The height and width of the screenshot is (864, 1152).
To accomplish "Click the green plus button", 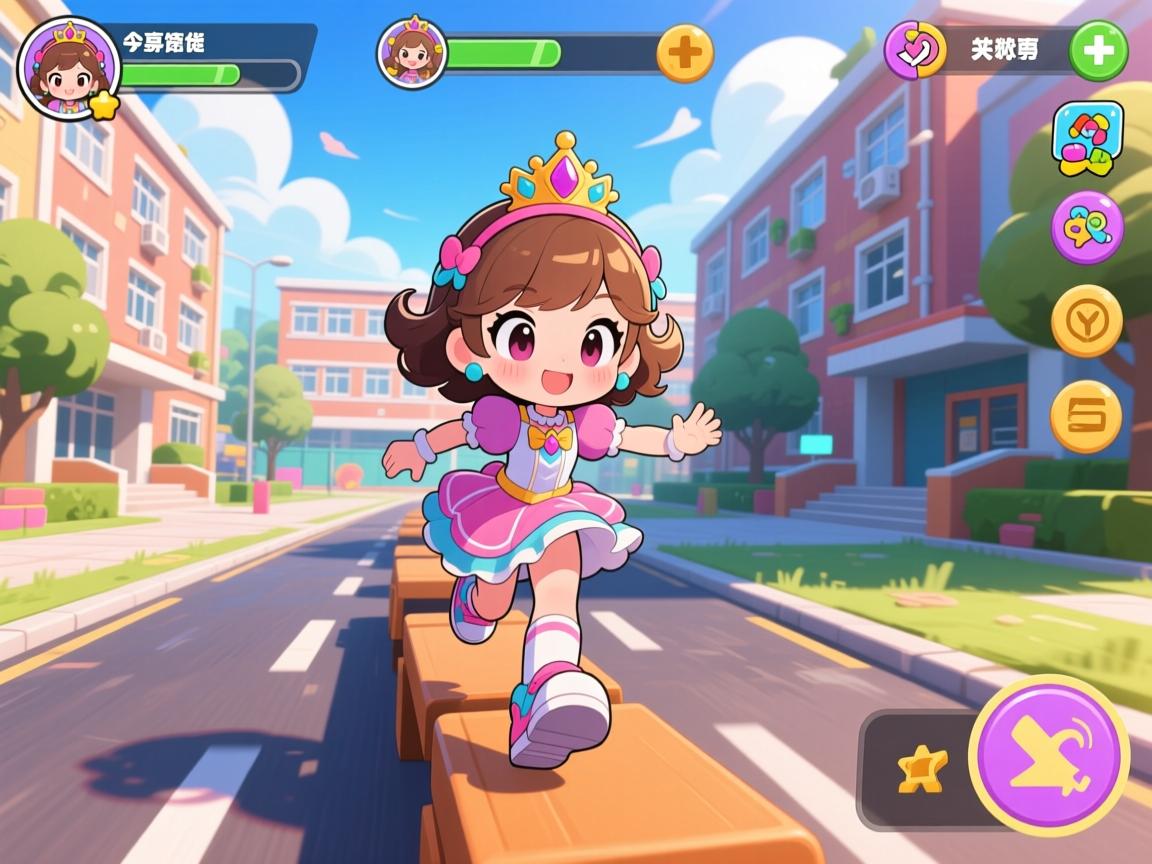I will point(1098,50).
